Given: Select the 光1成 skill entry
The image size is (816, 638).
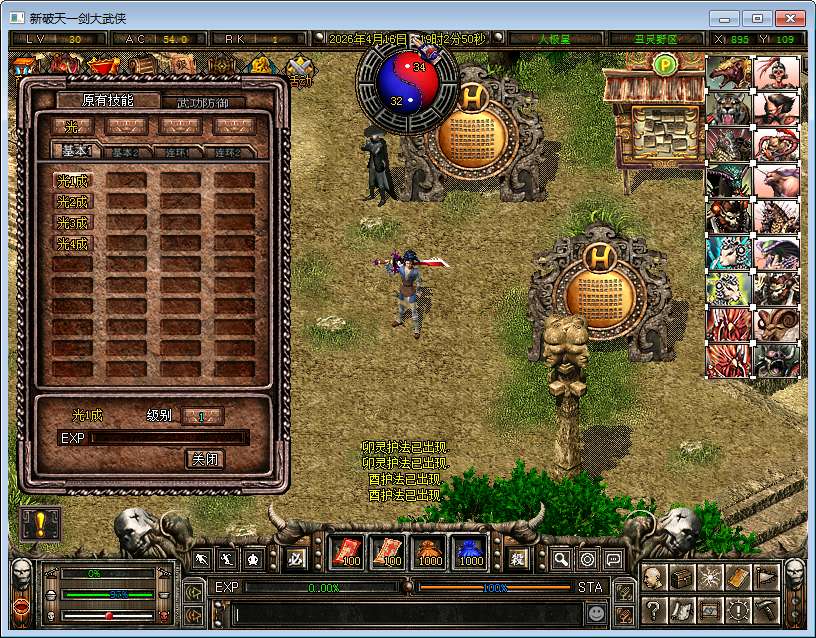Looking at the screenshot, I should (x=73, y=181).
